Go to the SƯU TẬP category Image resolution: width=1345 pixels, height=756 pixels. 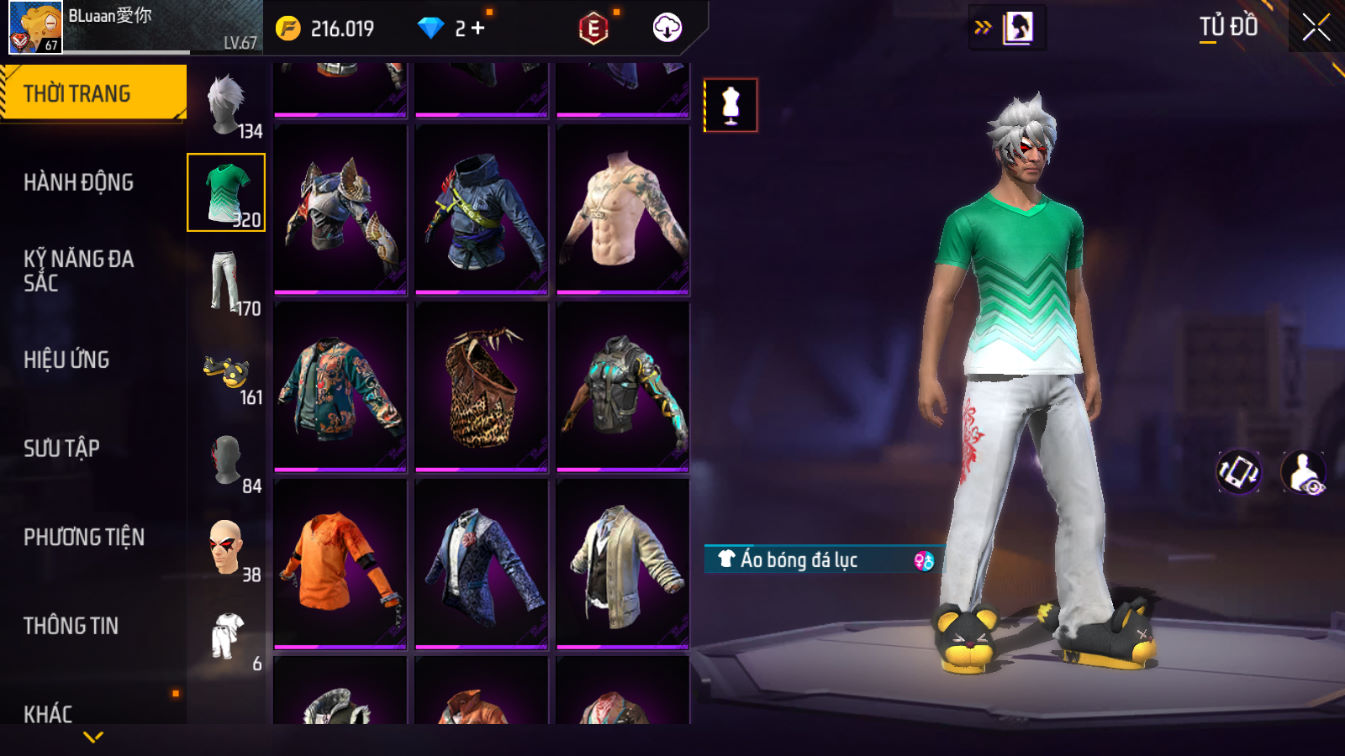coord(62,448)
